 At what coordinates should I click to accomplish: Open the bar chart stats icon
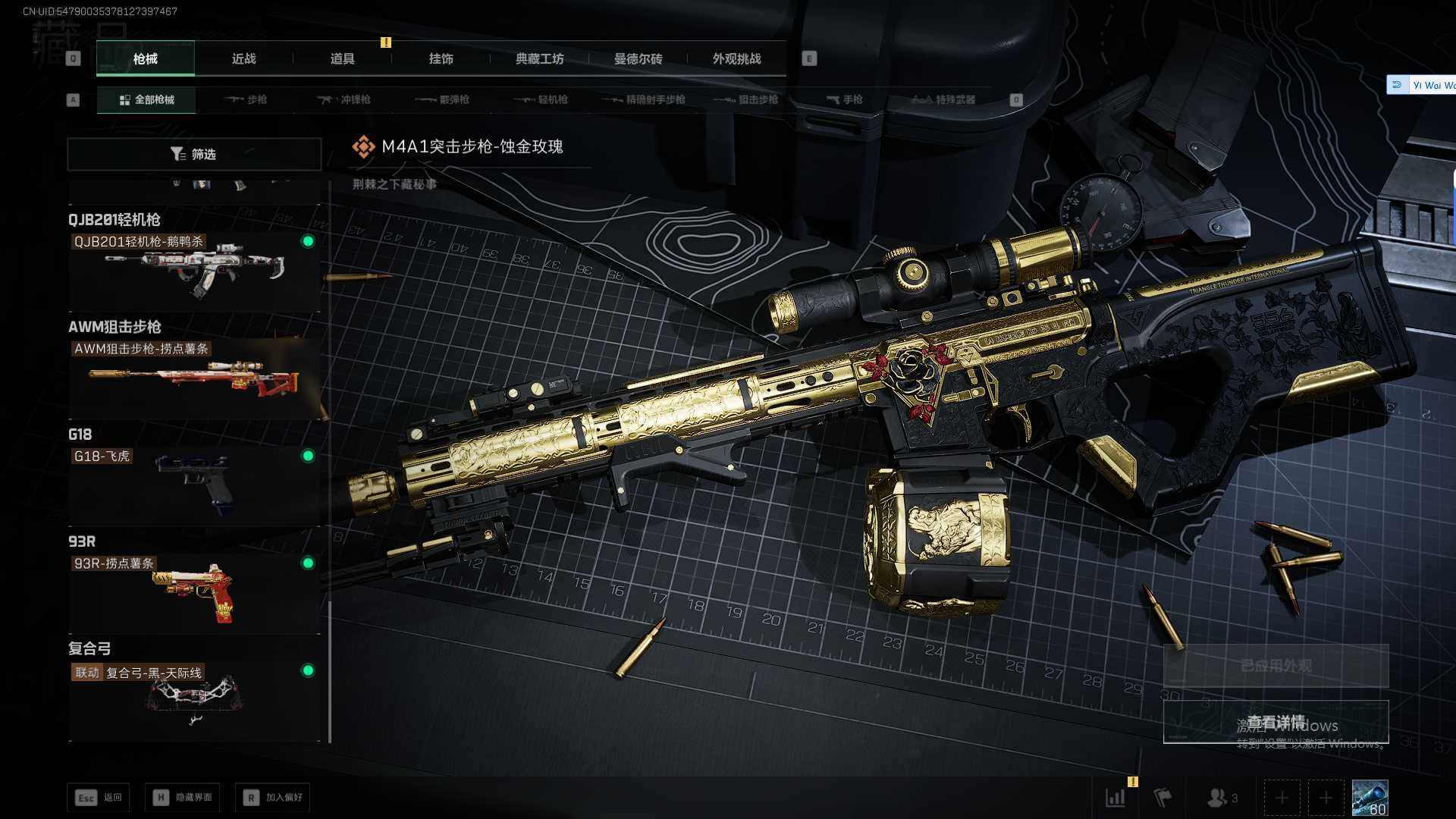click(x=1116, y=798)
